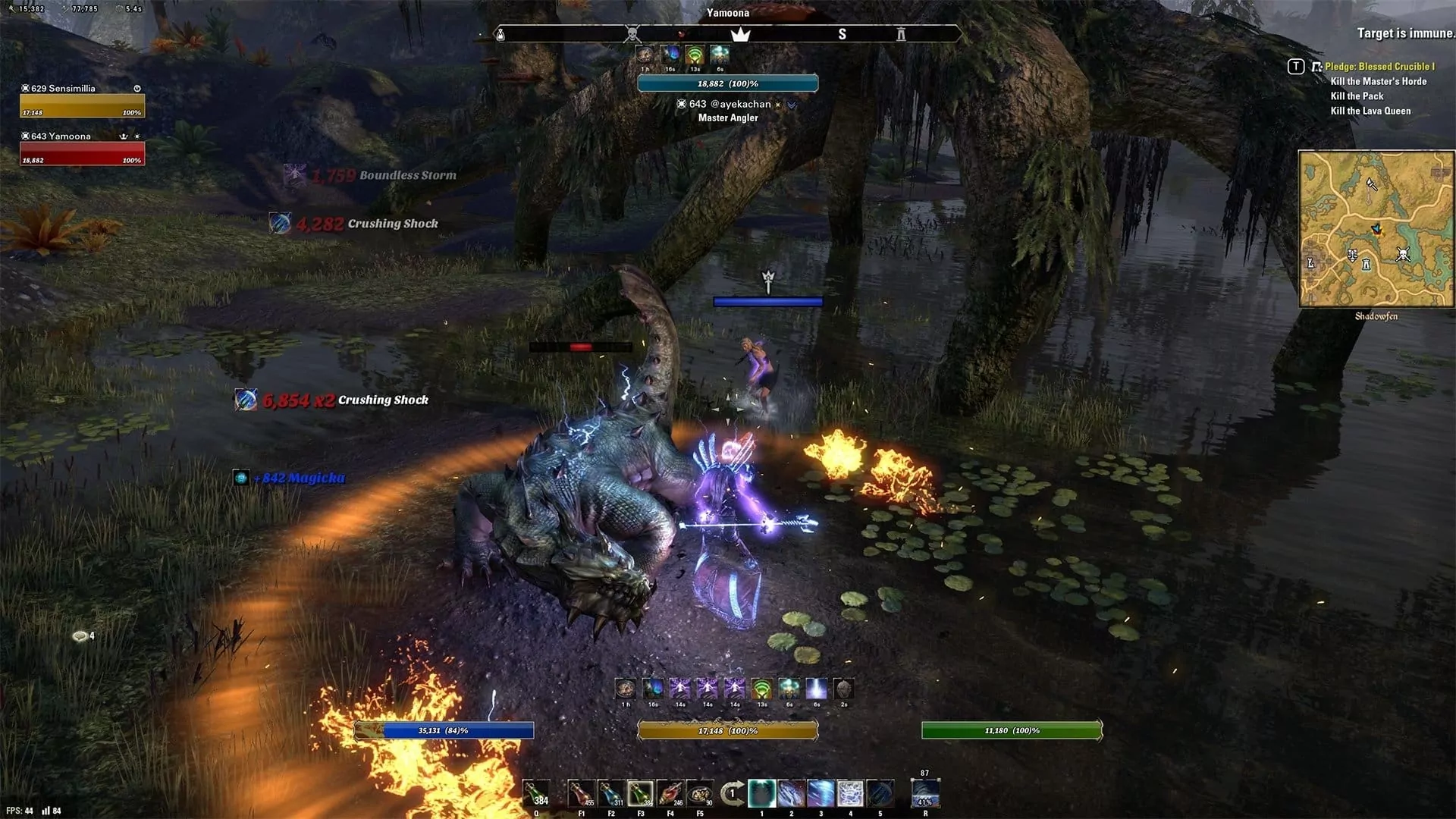Click the weapon swap arrows icon
This screenshot has height=819, width=1456.
coord(731,794)
